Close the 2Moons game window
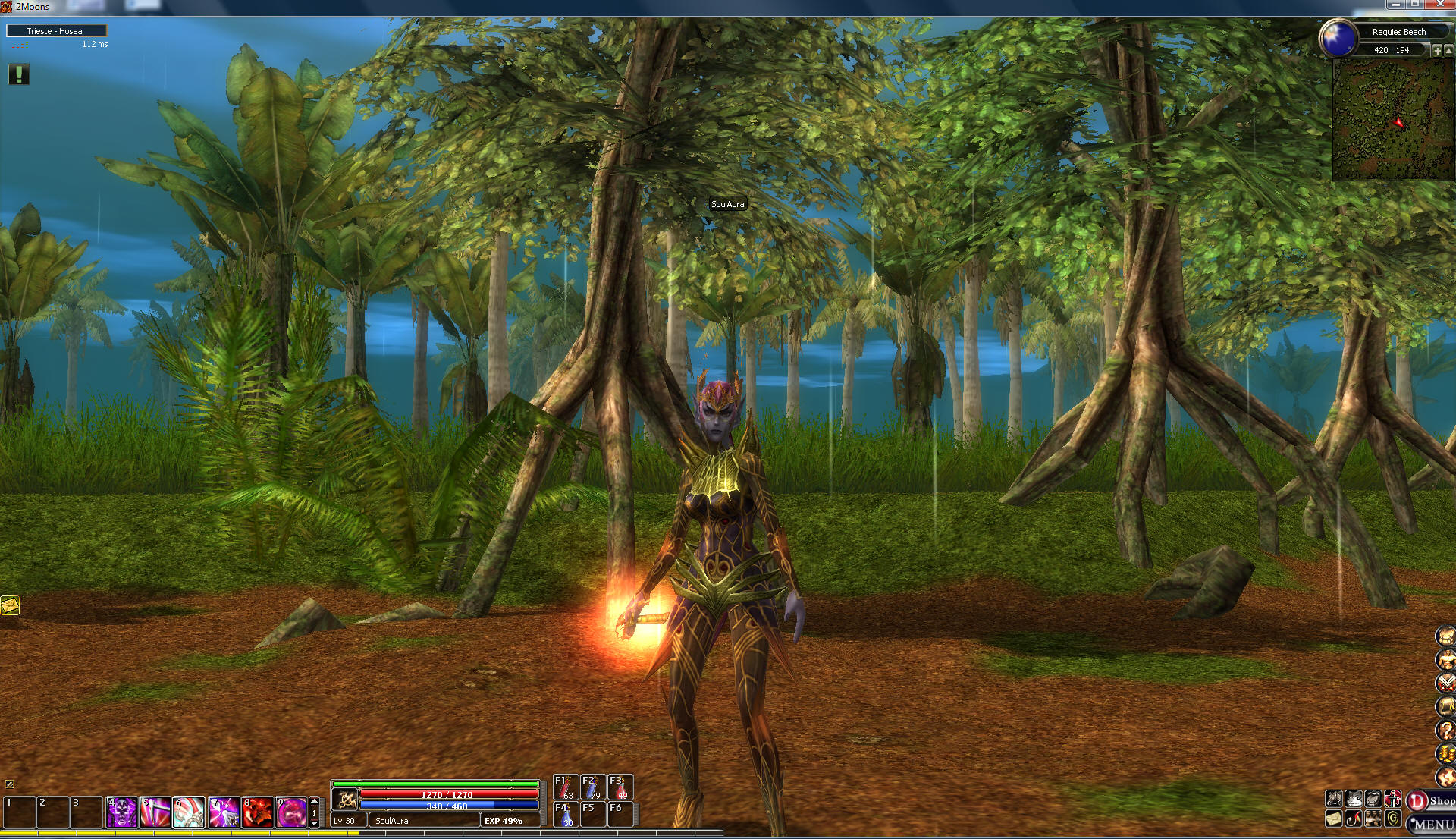 (x=1440, y=5)
